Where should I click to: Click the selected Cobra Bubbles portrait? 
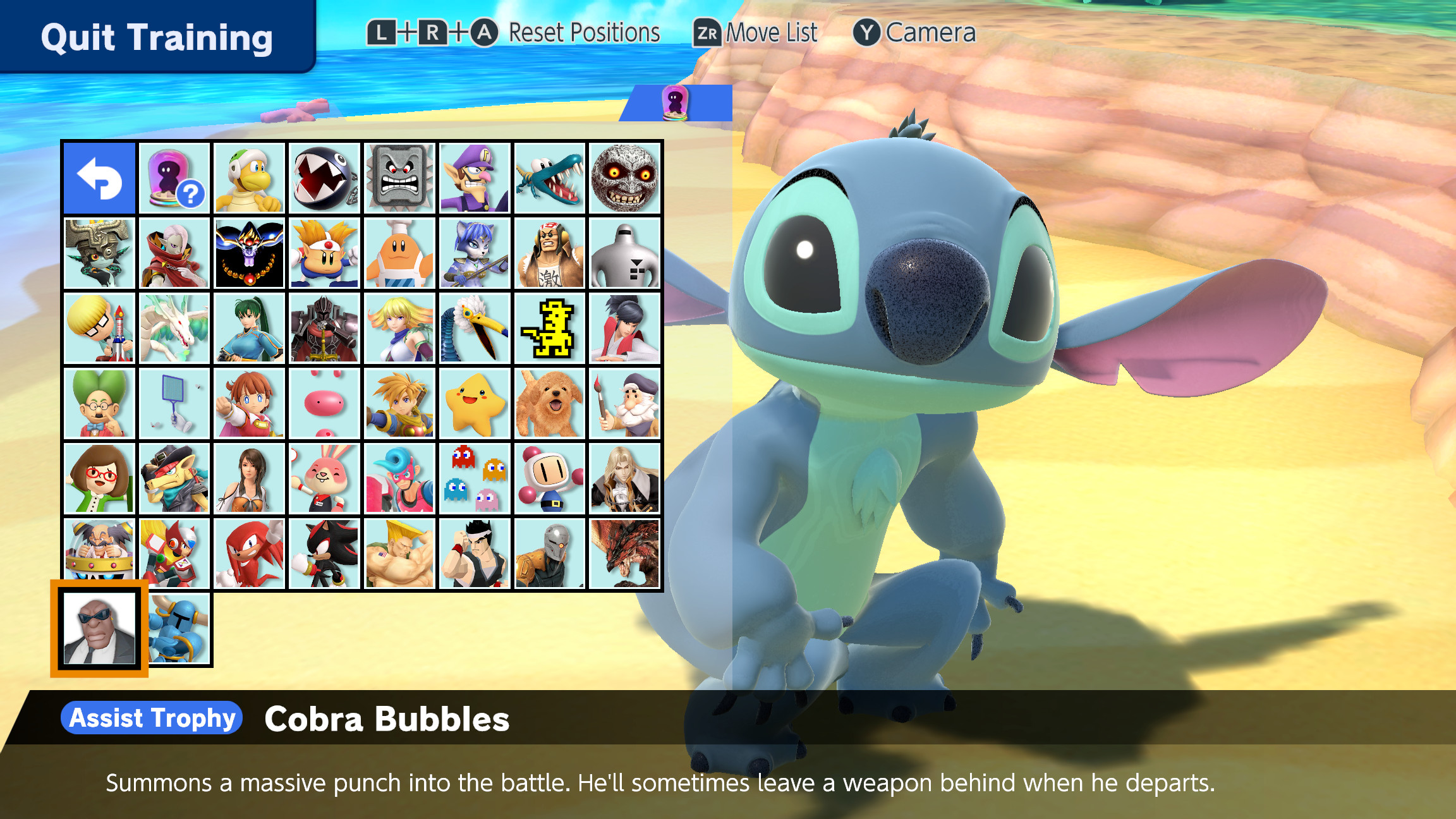coord(99,628)
